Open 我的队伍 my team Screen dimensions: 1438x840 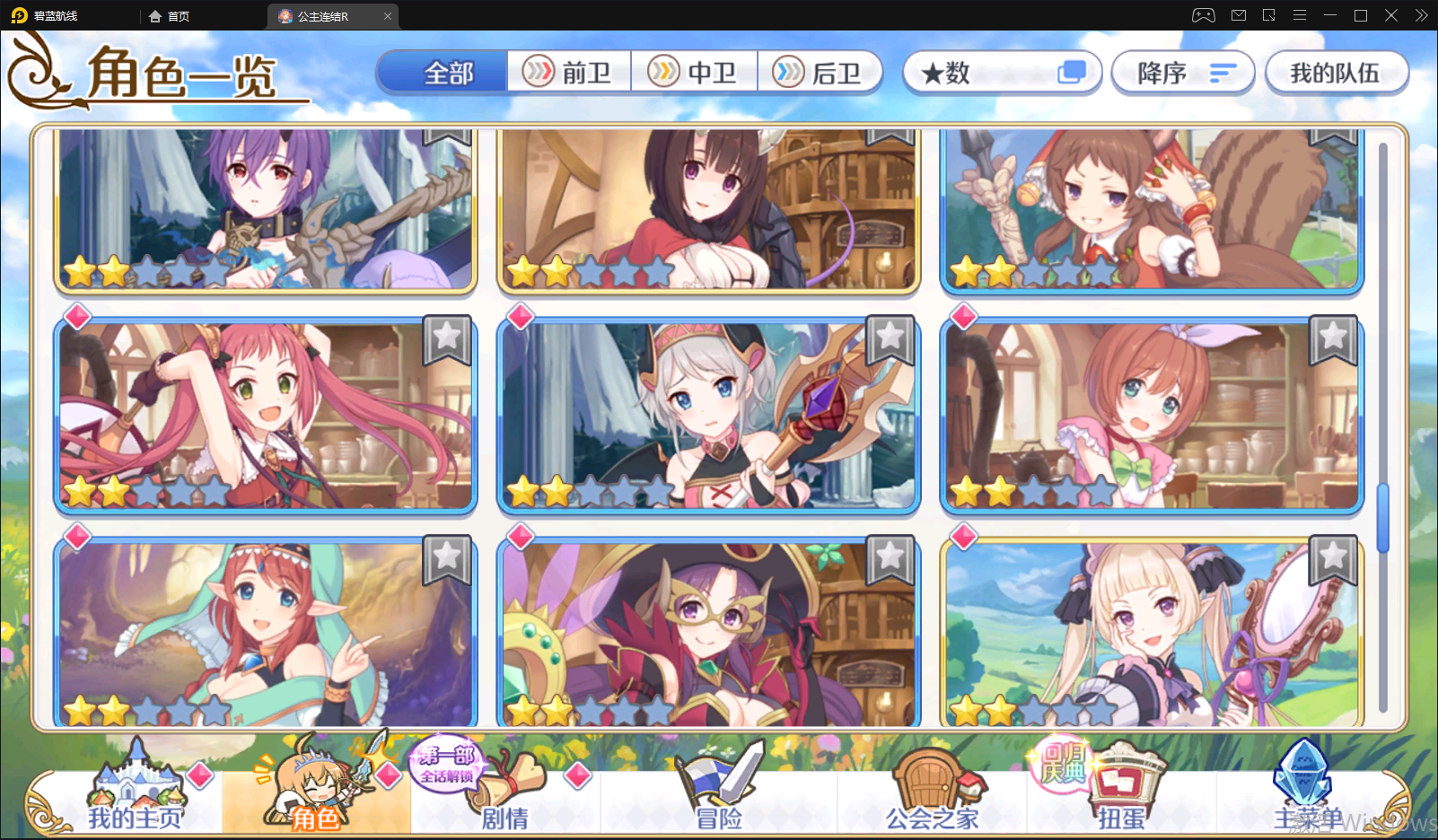coord(1337,73)
